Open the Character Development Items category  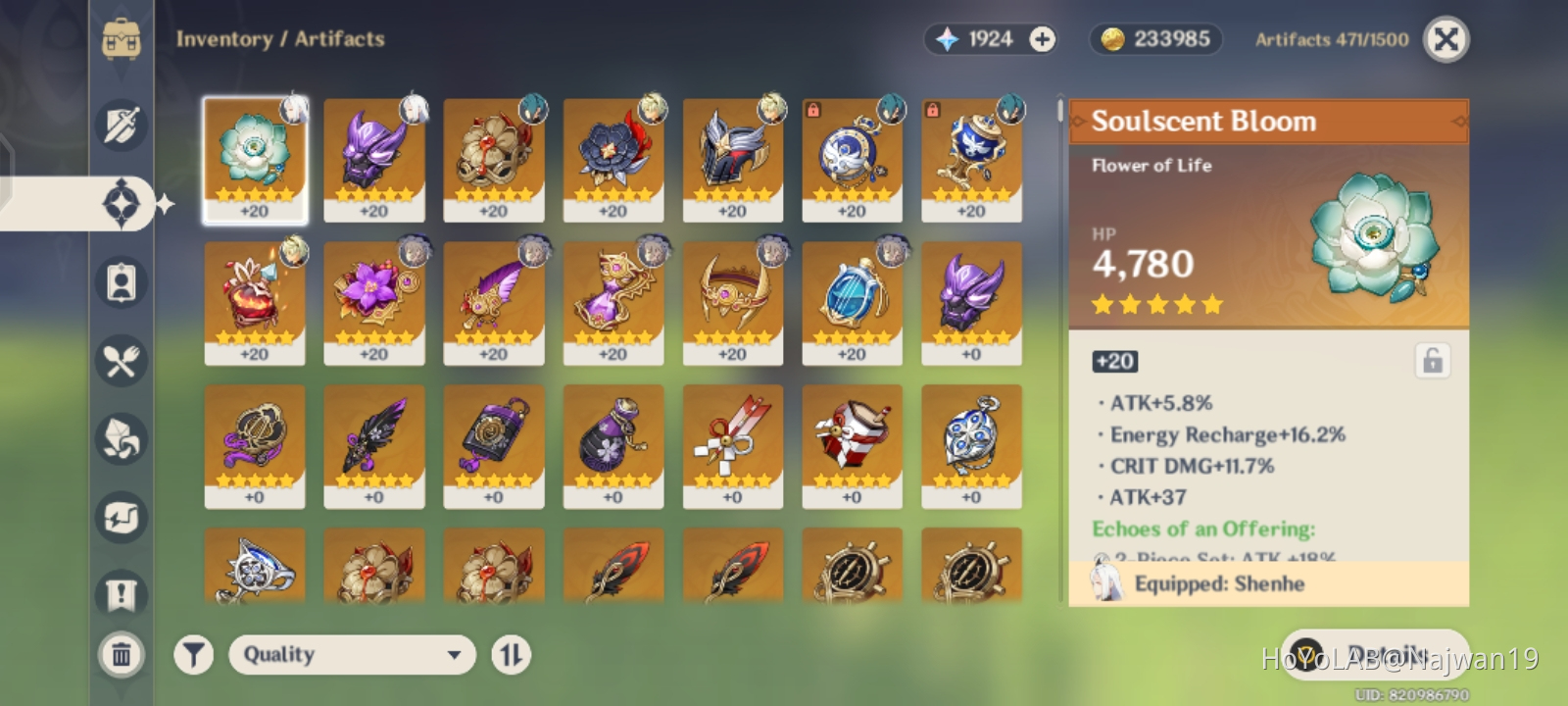[121, 282]
